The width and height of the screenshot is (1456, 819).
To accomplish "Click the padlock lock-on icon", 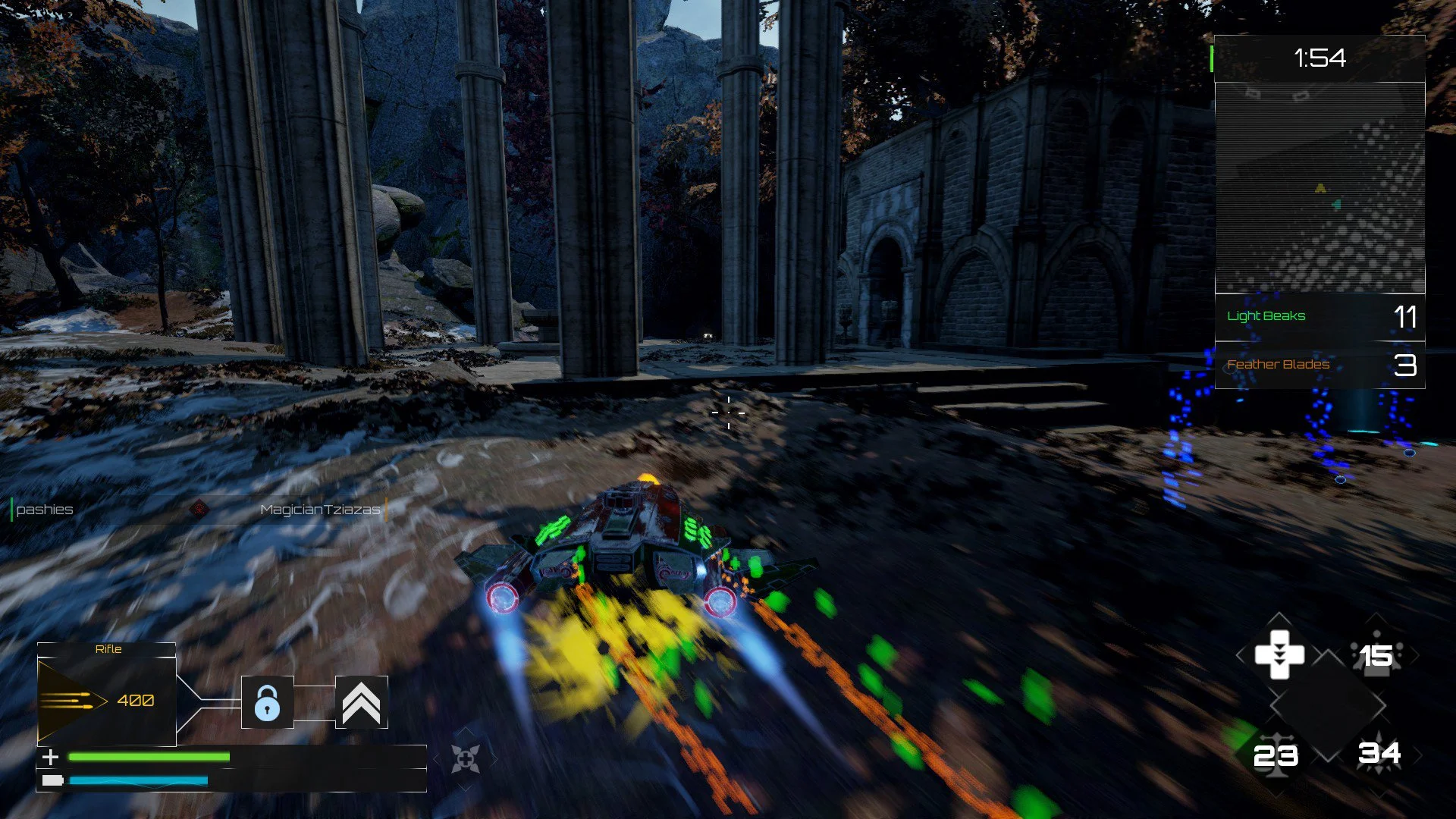I will click(267, 702).
